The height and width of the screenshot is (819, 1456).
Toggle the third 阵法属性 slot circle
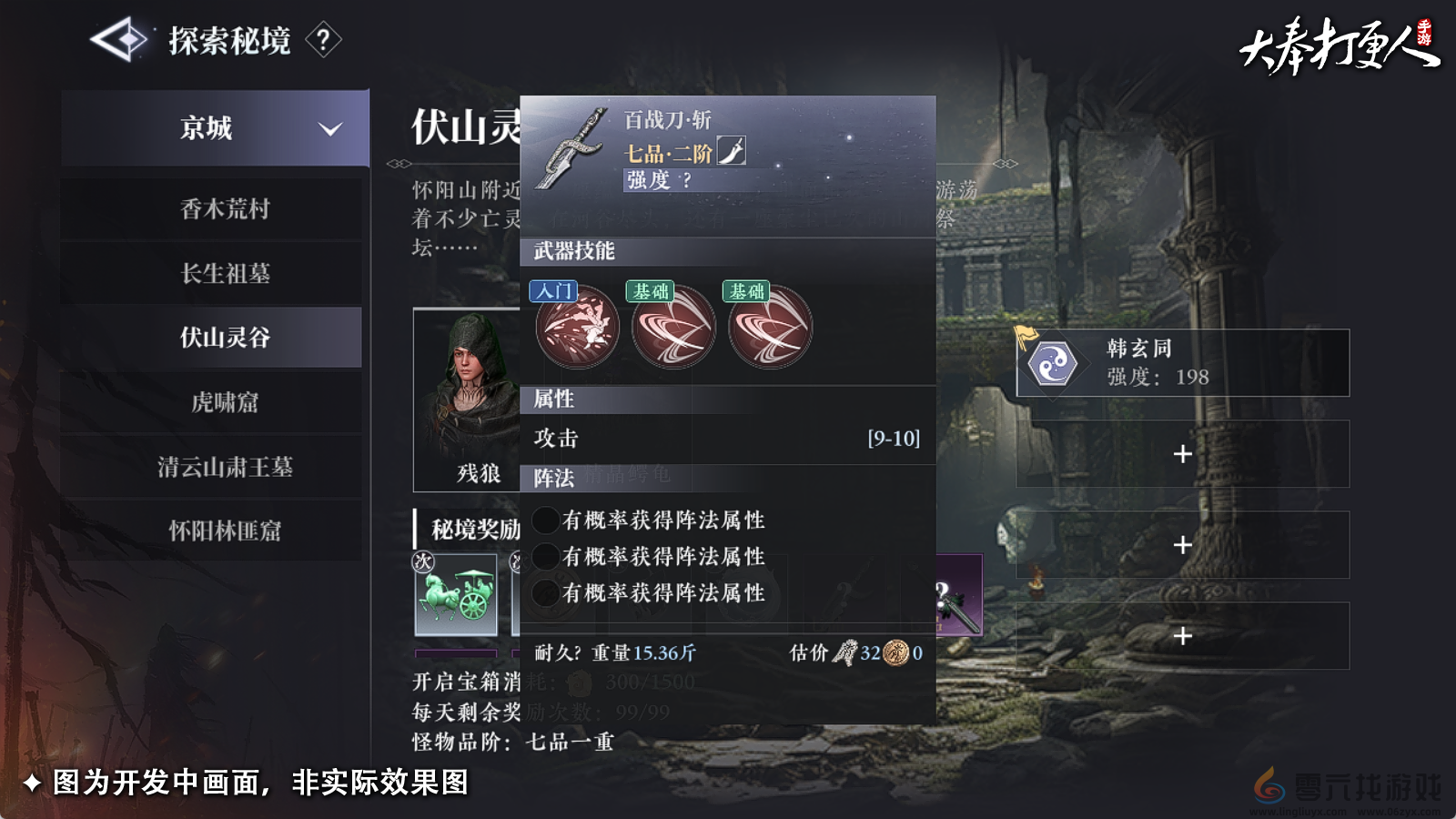[x=547, y=592]
